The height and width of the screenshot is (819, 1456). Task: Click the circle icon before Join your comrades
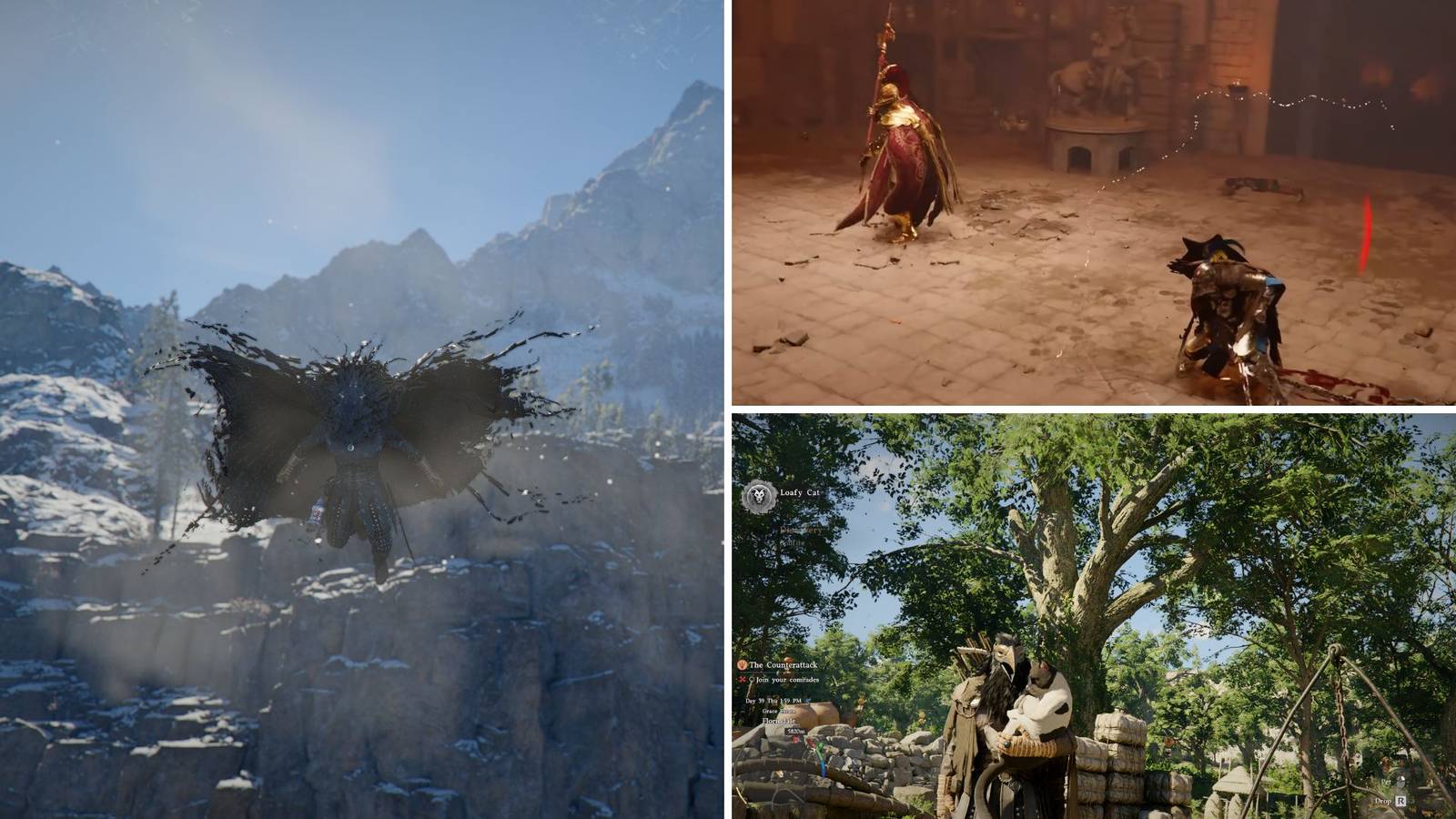pyautogui.click(x=752, y=680)
